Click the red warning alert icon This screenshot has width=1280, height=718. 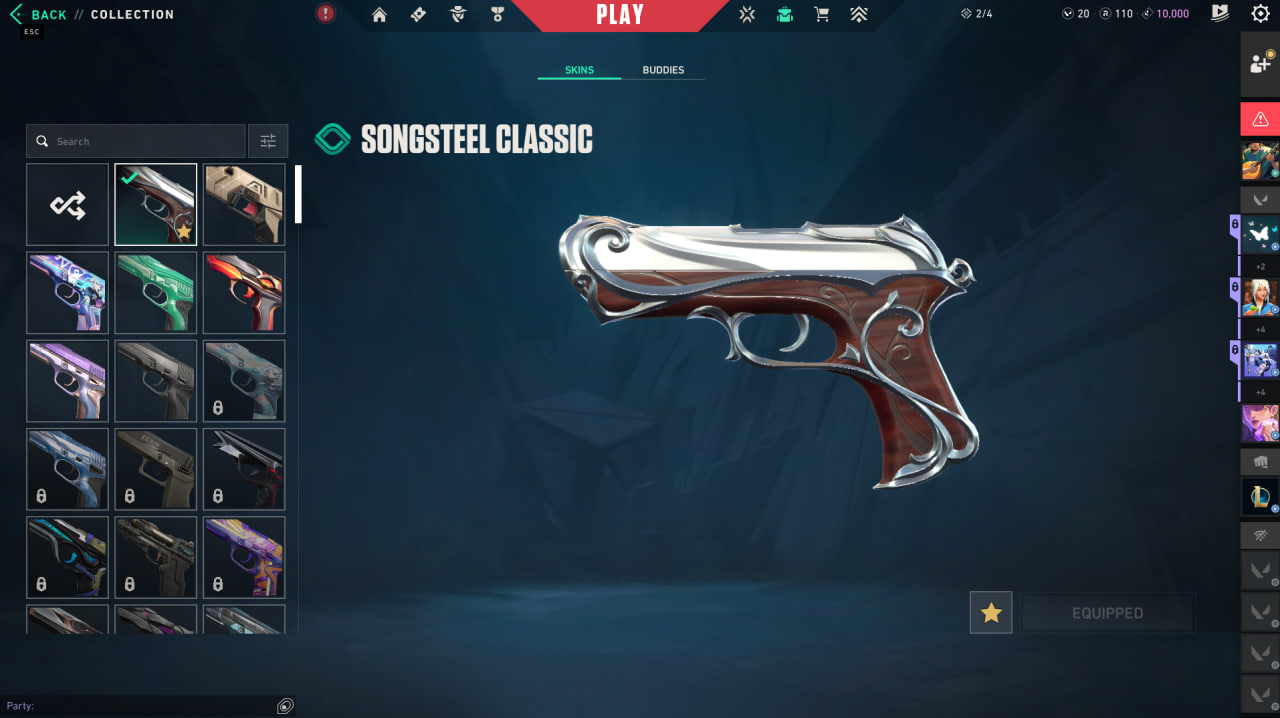click(x=1260, y=119)
